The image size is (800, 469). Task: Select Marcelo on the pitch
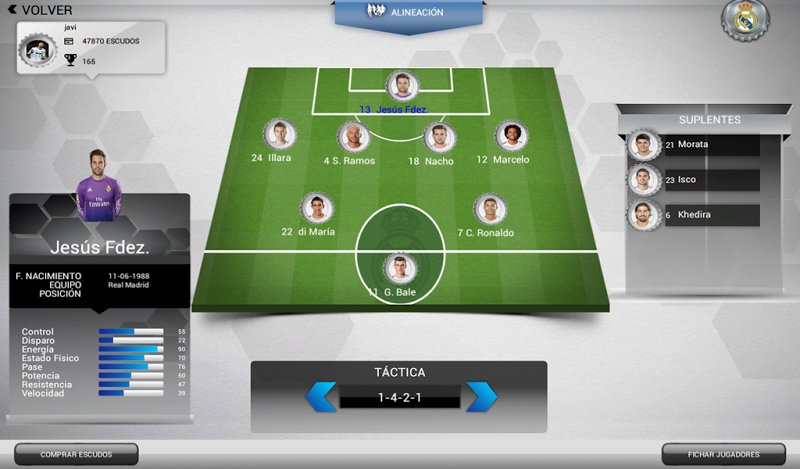tap(511, 136)
